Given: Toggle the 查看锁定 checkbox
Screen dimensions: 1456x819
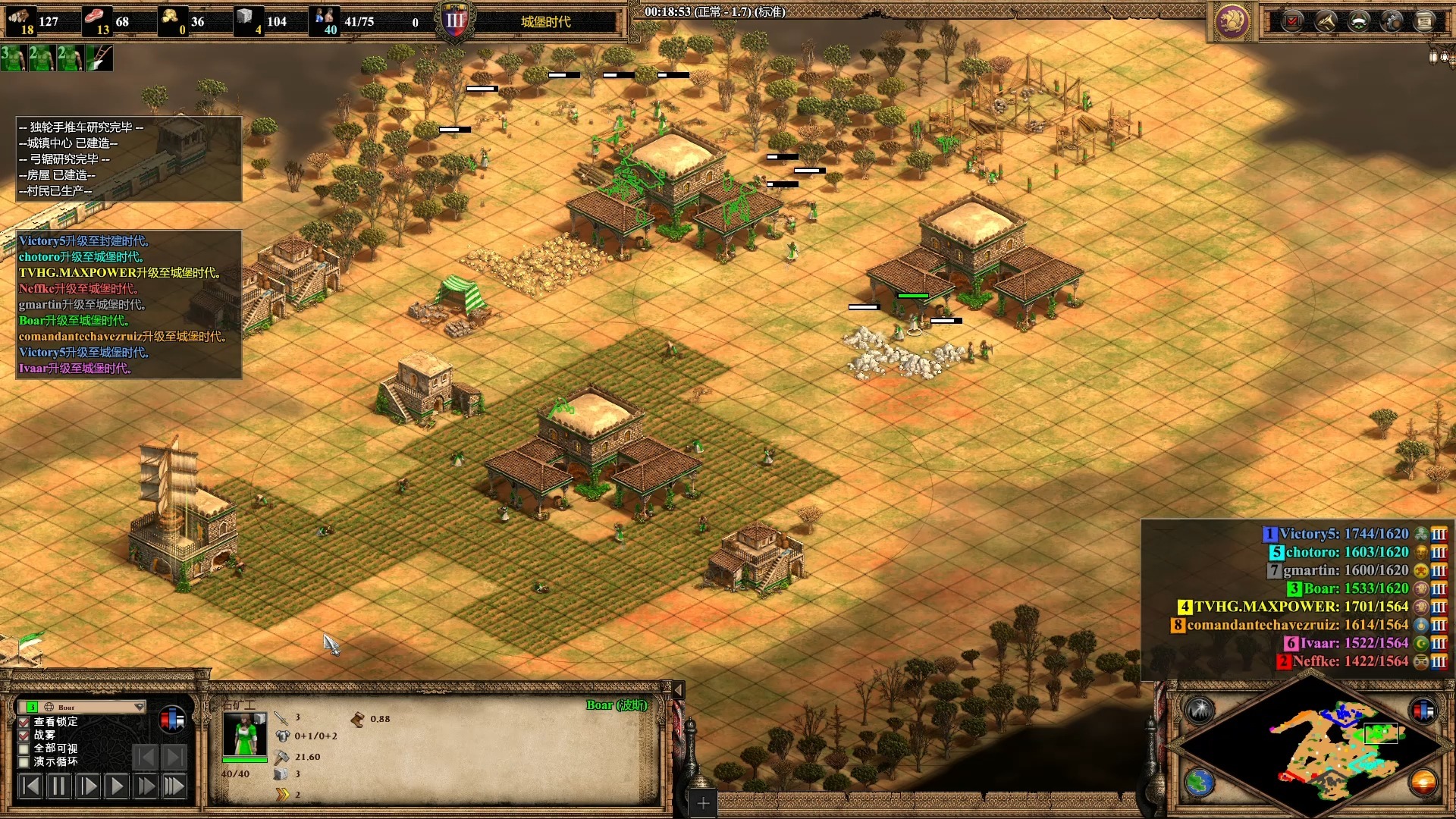Looking at the screenshot, I should click(x=24, y=722).
